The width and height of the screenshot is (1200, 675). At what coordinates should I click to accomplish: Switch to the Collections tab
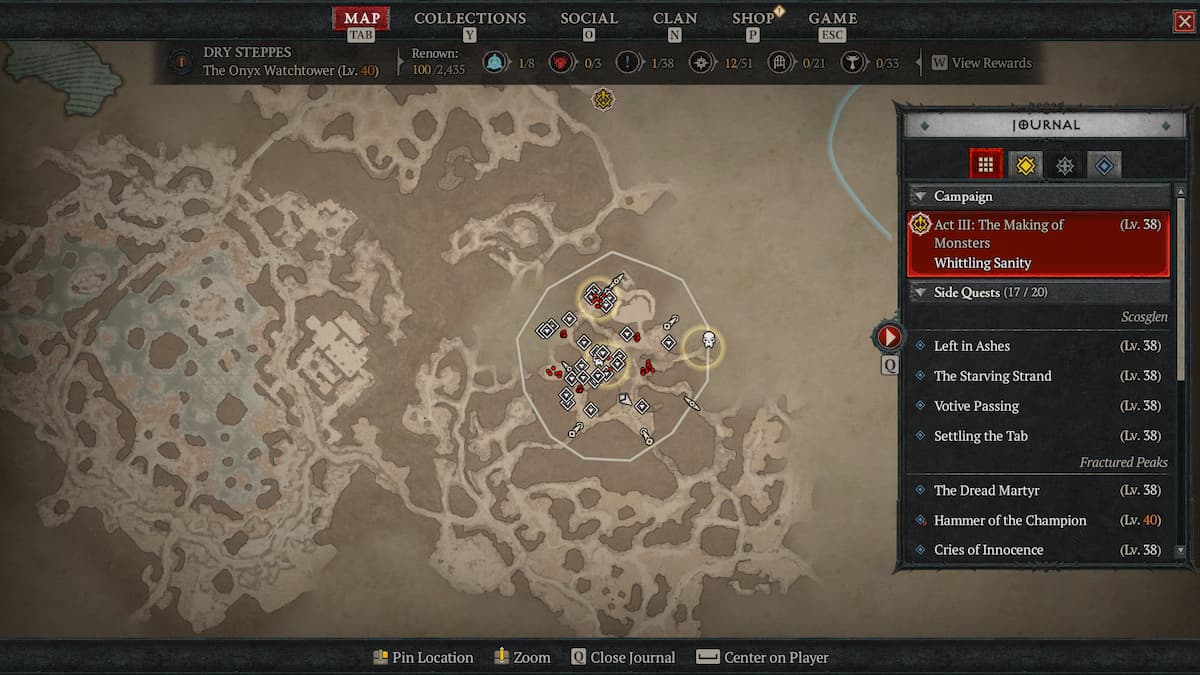(470, 18)
